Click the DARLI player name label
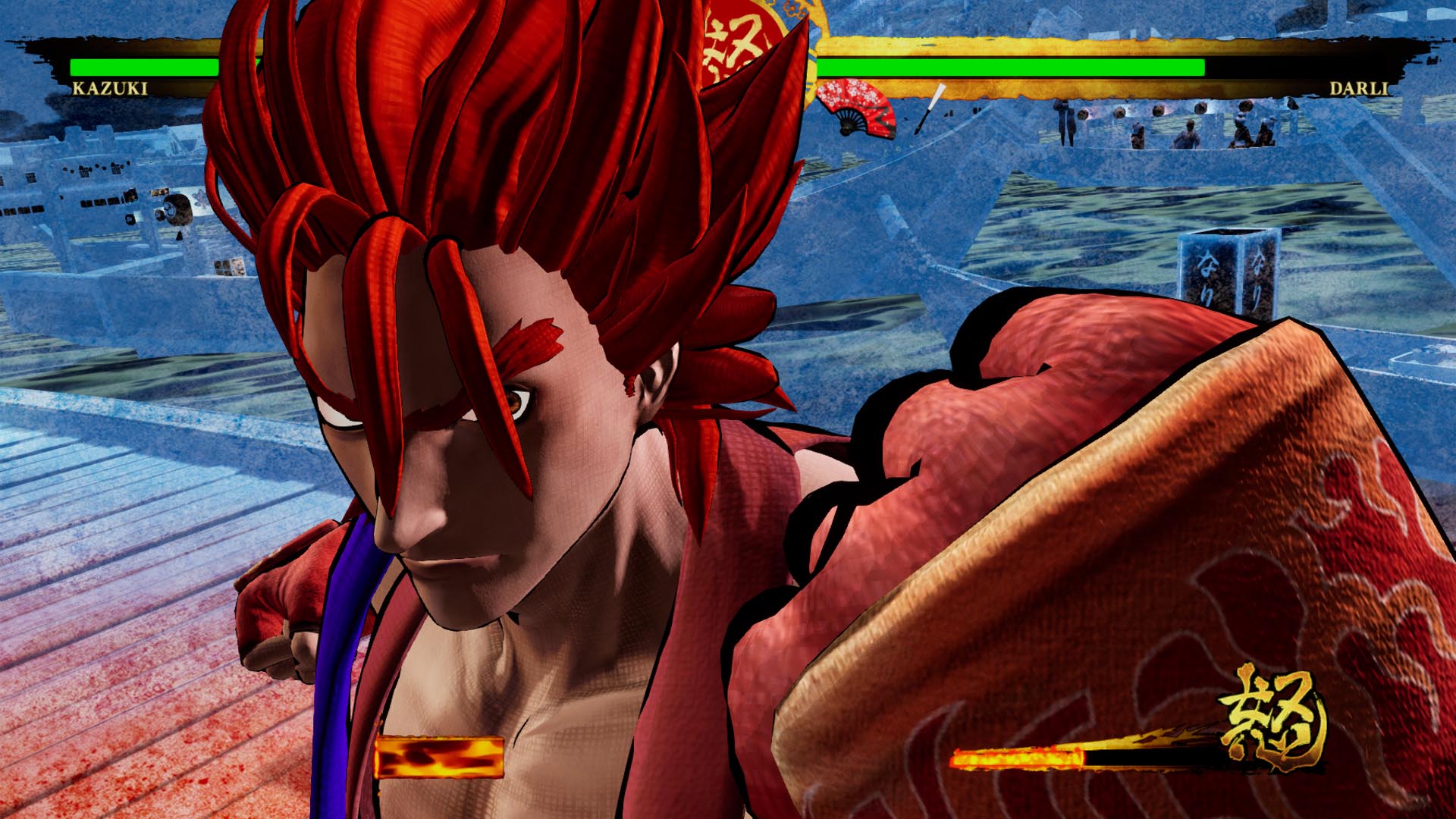Screen dimensions: 1456x819 point(1358,89)
